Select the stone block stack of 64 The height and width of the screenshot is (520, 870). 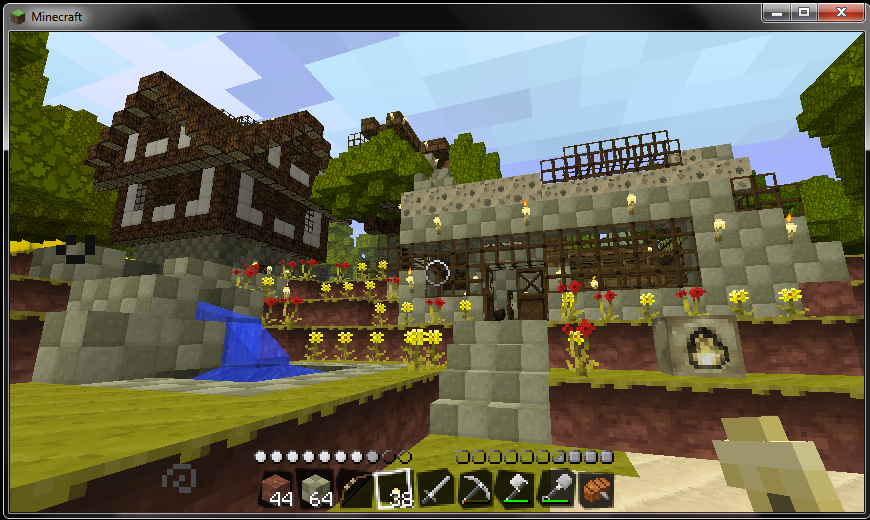[x=316, y=490]
